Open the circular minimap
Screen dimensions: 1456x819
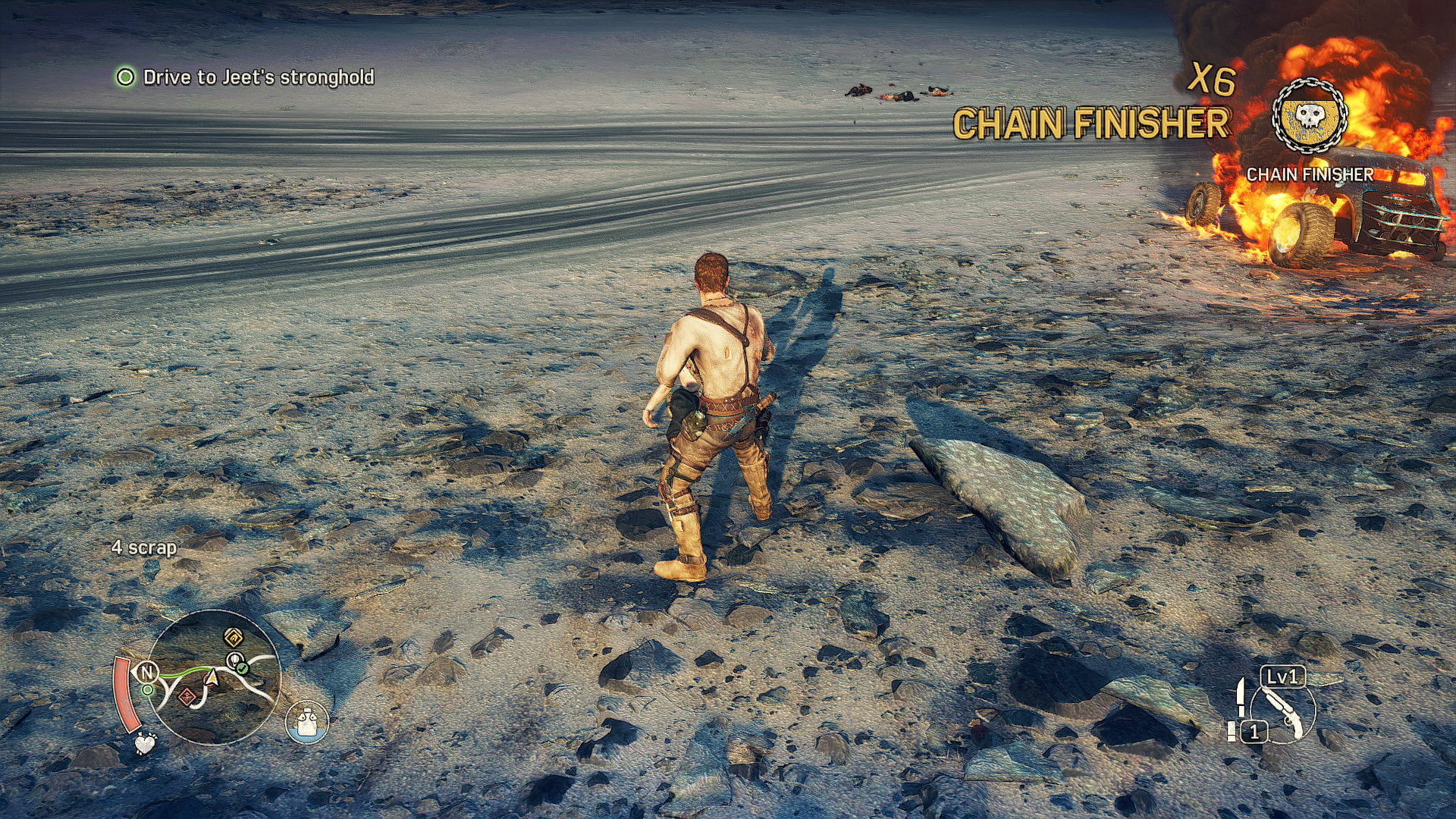click(212, 677)
